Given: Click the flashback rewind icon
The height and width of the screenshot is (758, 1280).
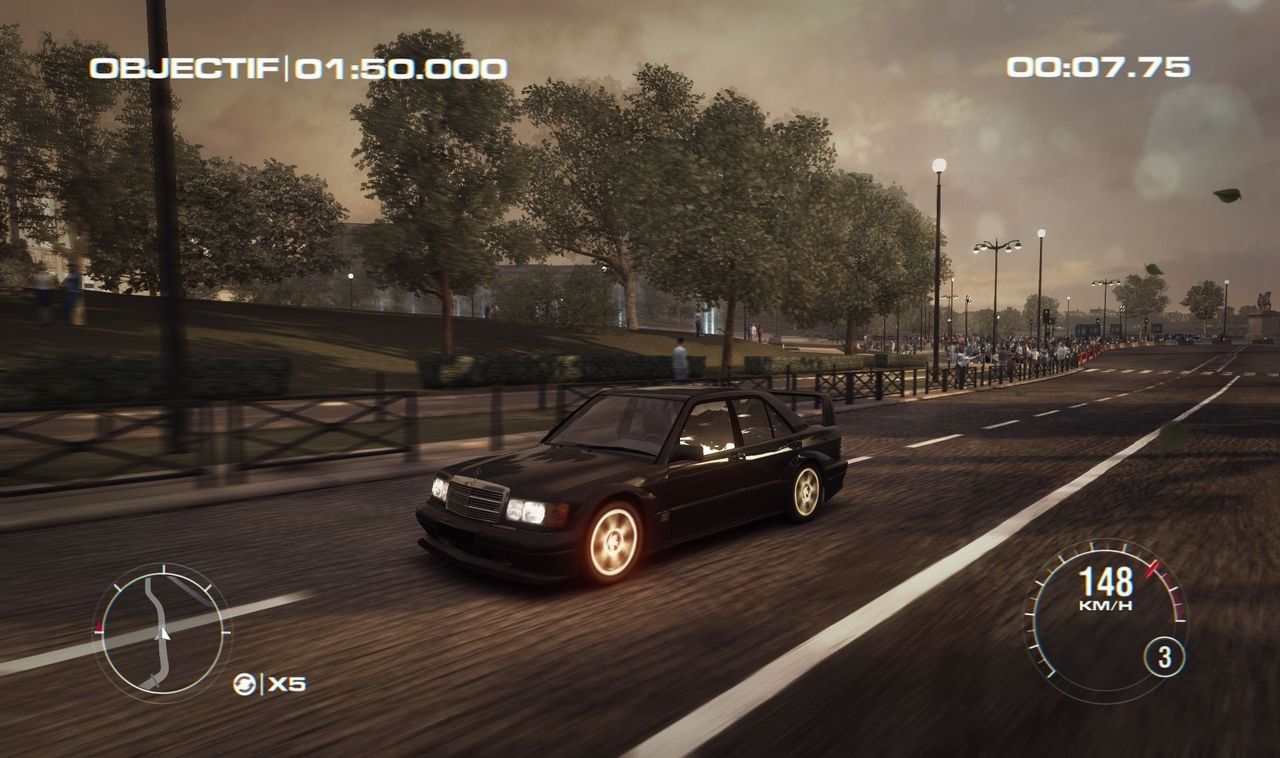Looking at the screenshot, I should point(243,683).
